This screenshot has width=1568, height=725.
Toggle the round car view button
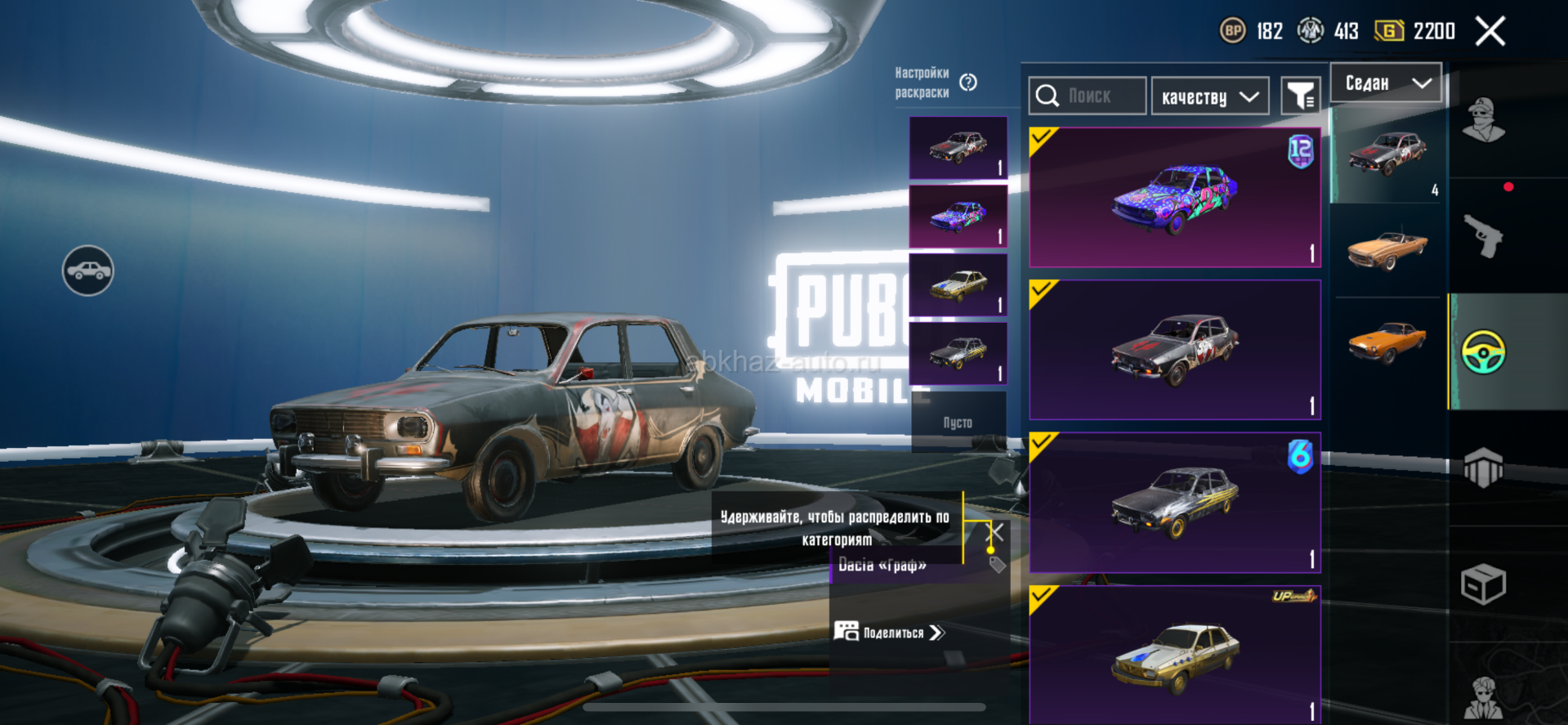(x=88, y=271)
